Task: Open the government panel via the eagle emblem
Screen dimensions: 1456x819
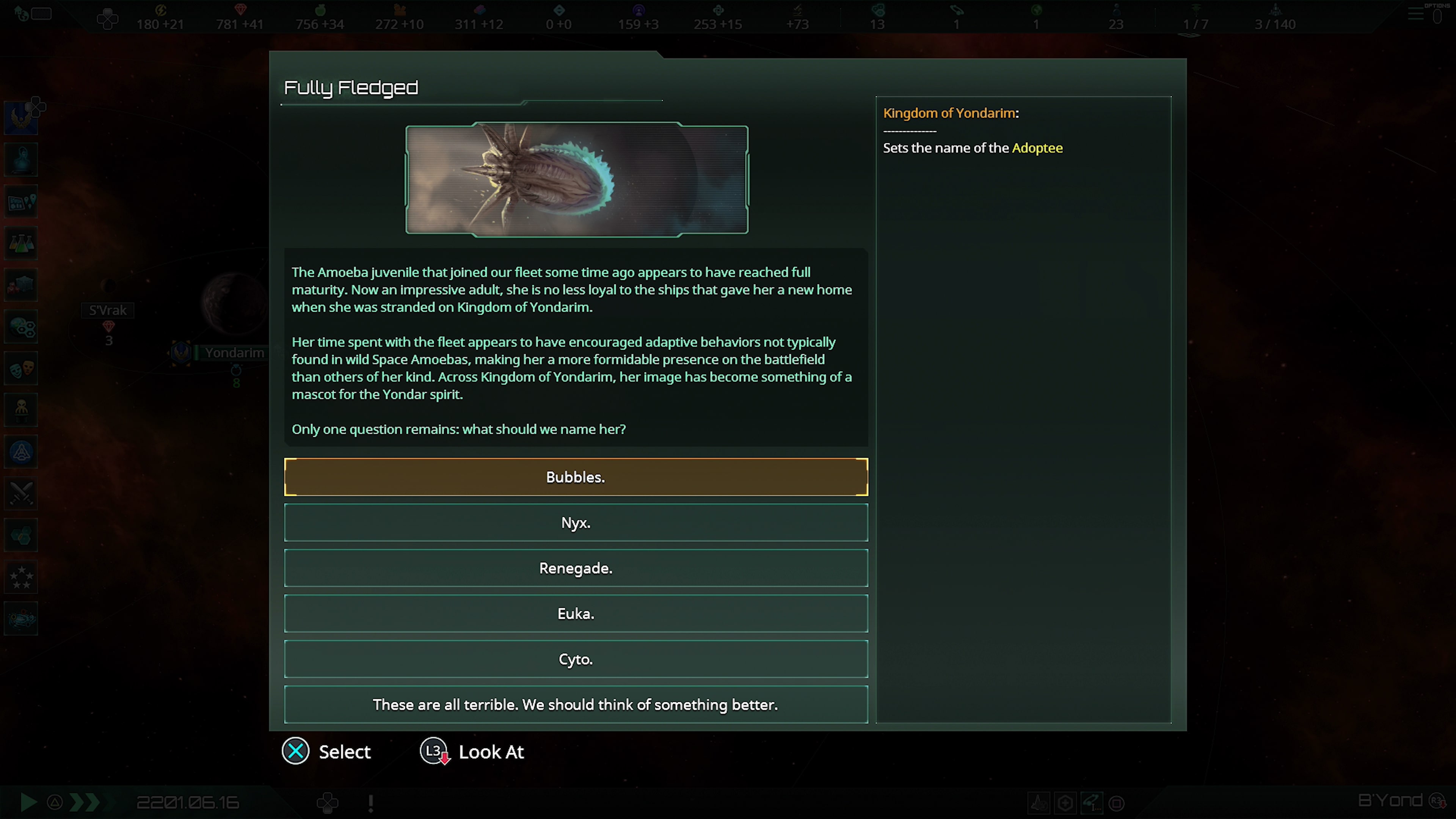Action: click(21, 117)
